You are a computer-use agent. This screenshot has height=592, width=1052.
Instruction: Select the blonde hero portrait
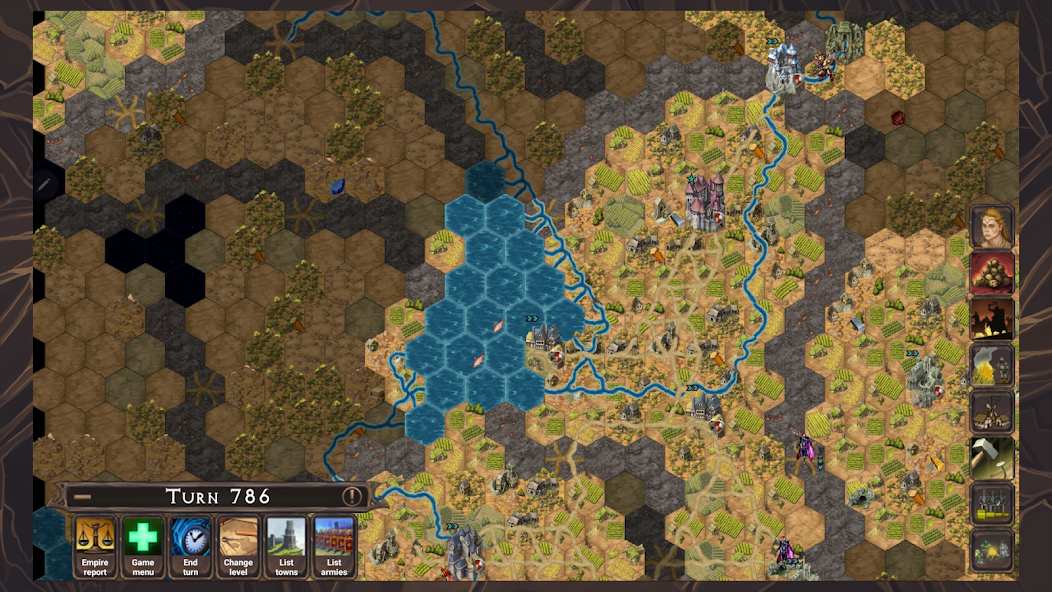992,227
